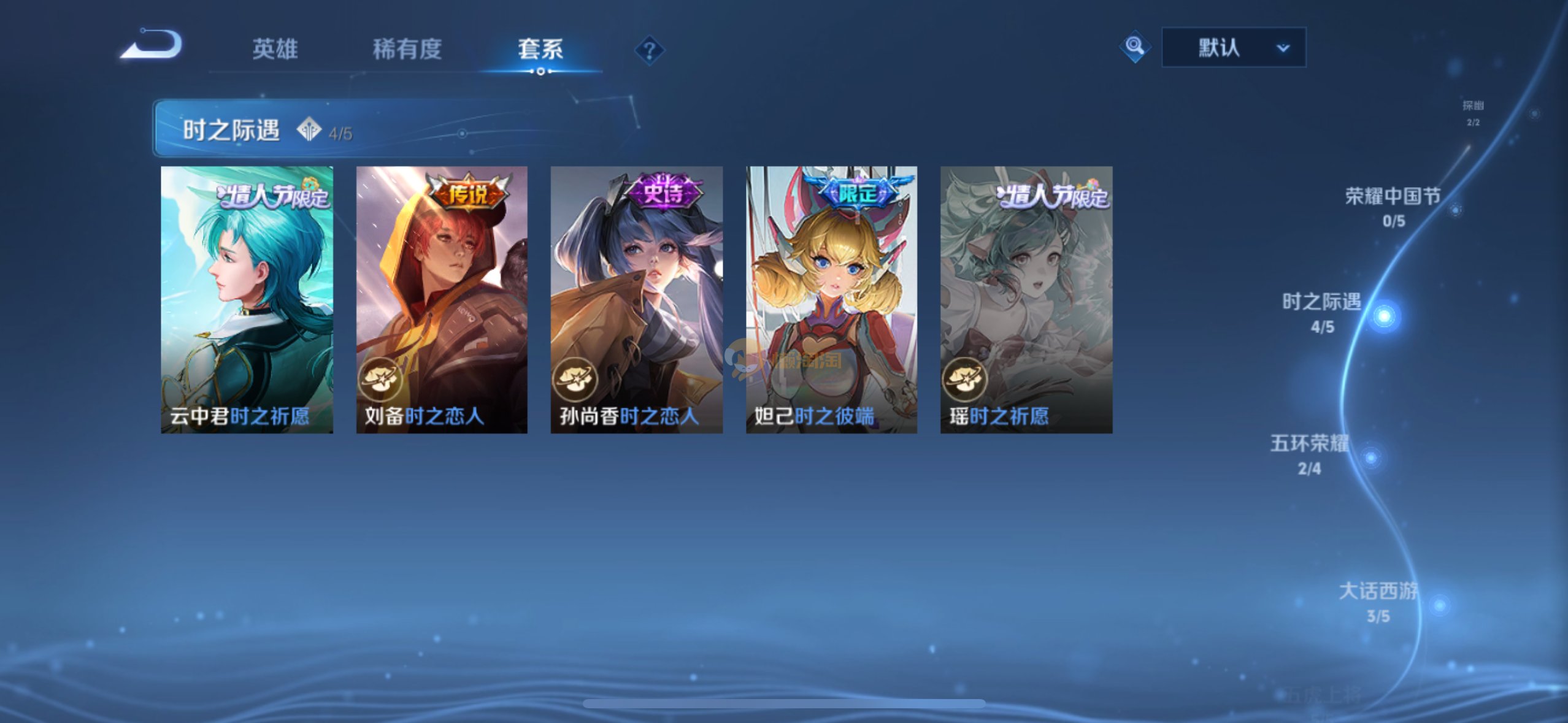Screen dimensions: 1568x723
Task: Show the 大话西游 series
Action: coord(1378,602)
